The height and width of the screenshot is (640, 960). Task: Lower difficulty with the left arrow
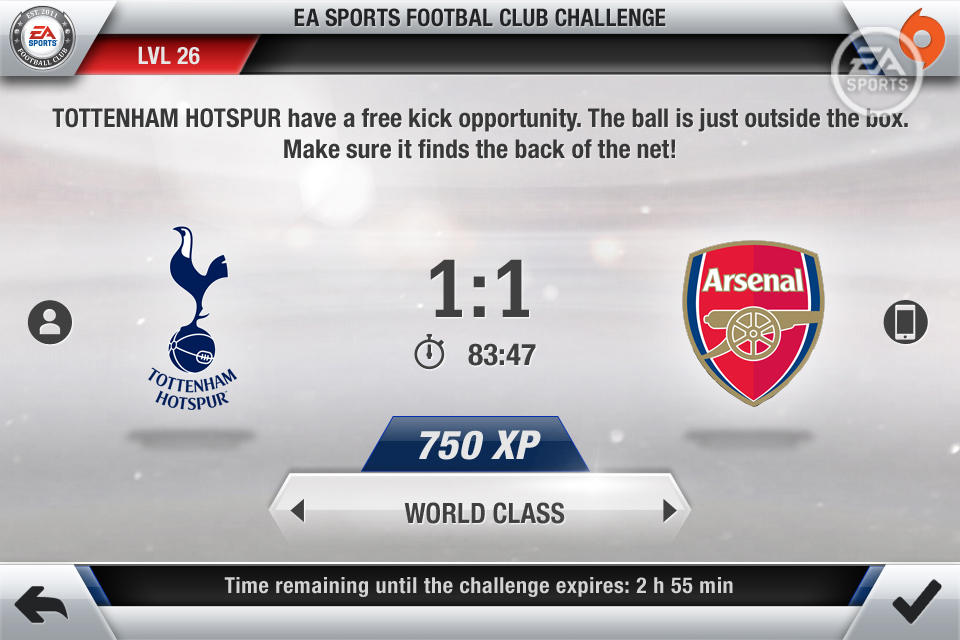[x=297, y=512]
